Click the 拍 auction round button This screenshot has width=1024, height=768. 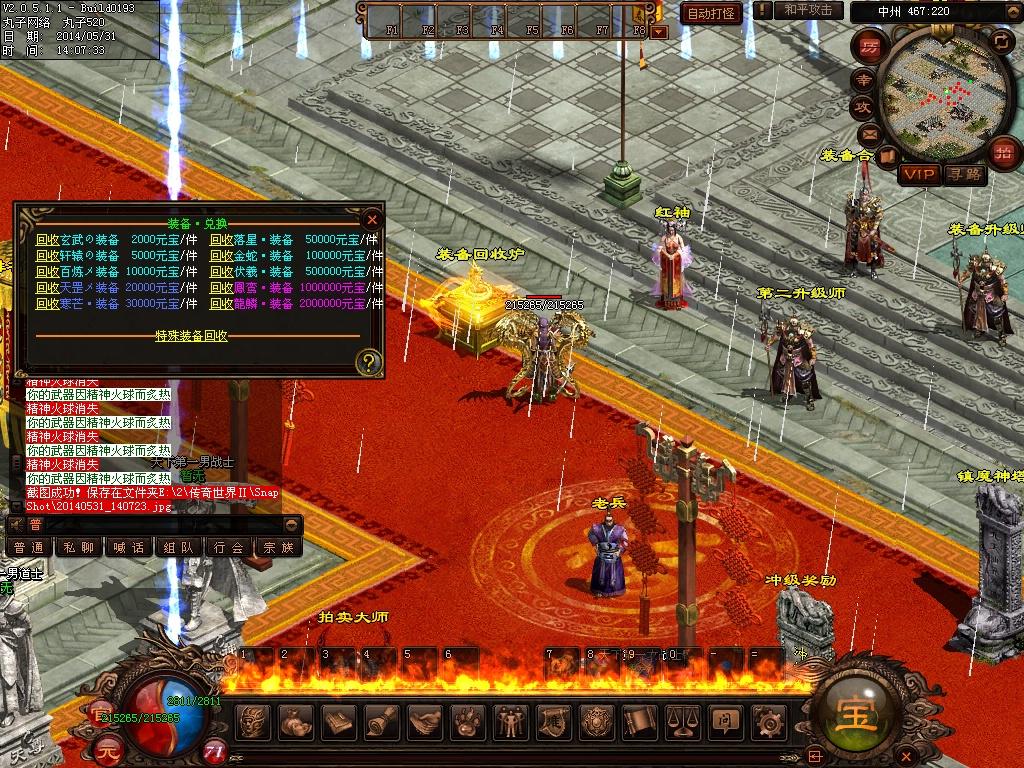point(1003,151)
